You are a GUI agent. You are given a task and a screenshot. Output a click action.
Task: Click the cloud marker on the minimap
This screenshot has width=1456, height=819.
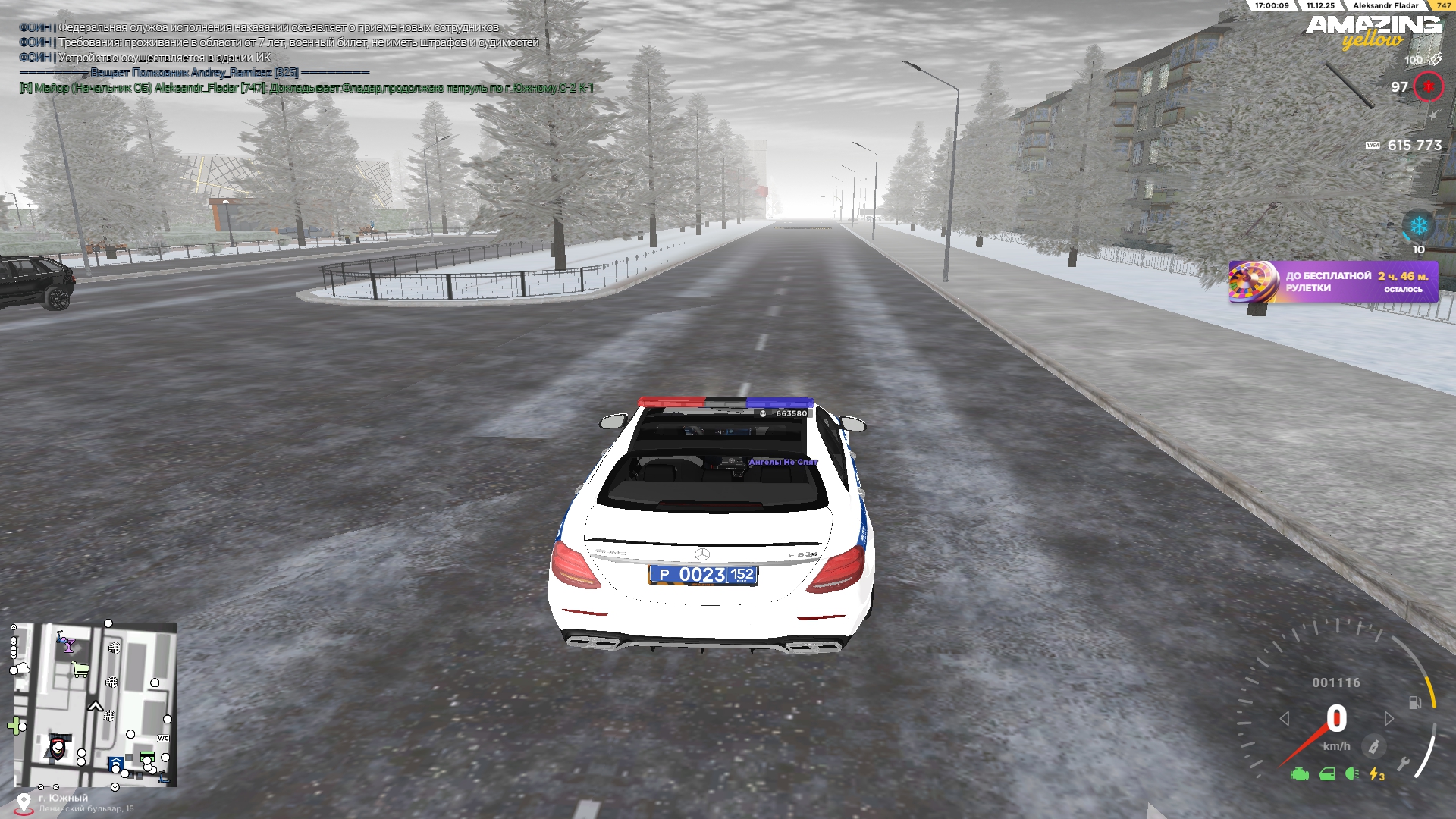tap(21, 668)
